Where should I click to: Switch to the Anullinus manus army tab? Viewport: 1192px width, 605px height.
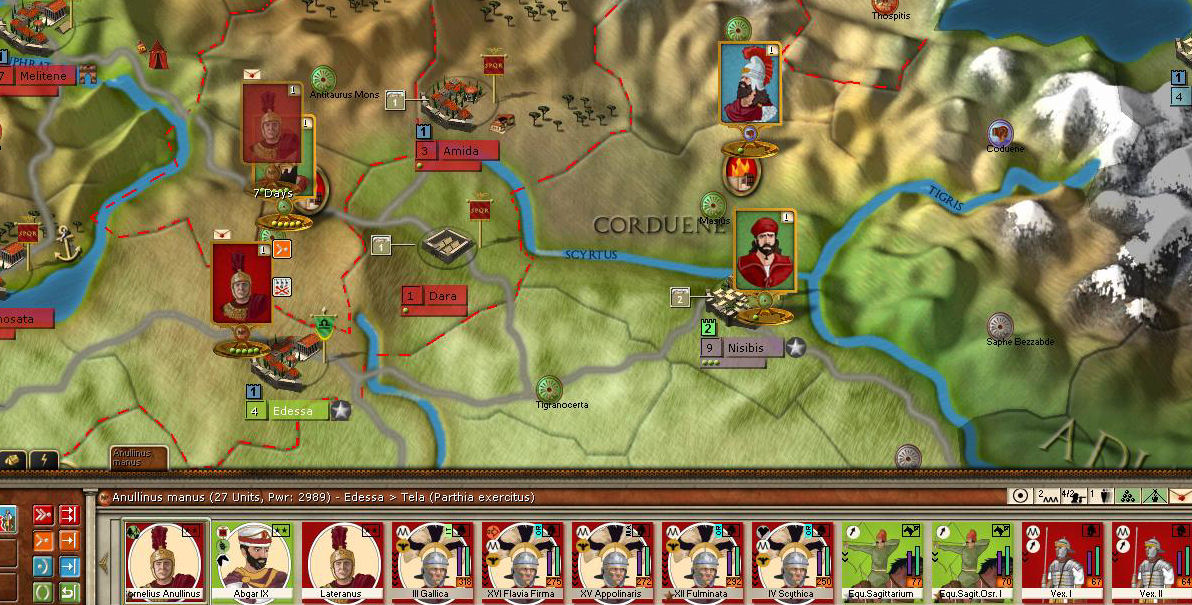pyautogui.click(x=138, y=458)
